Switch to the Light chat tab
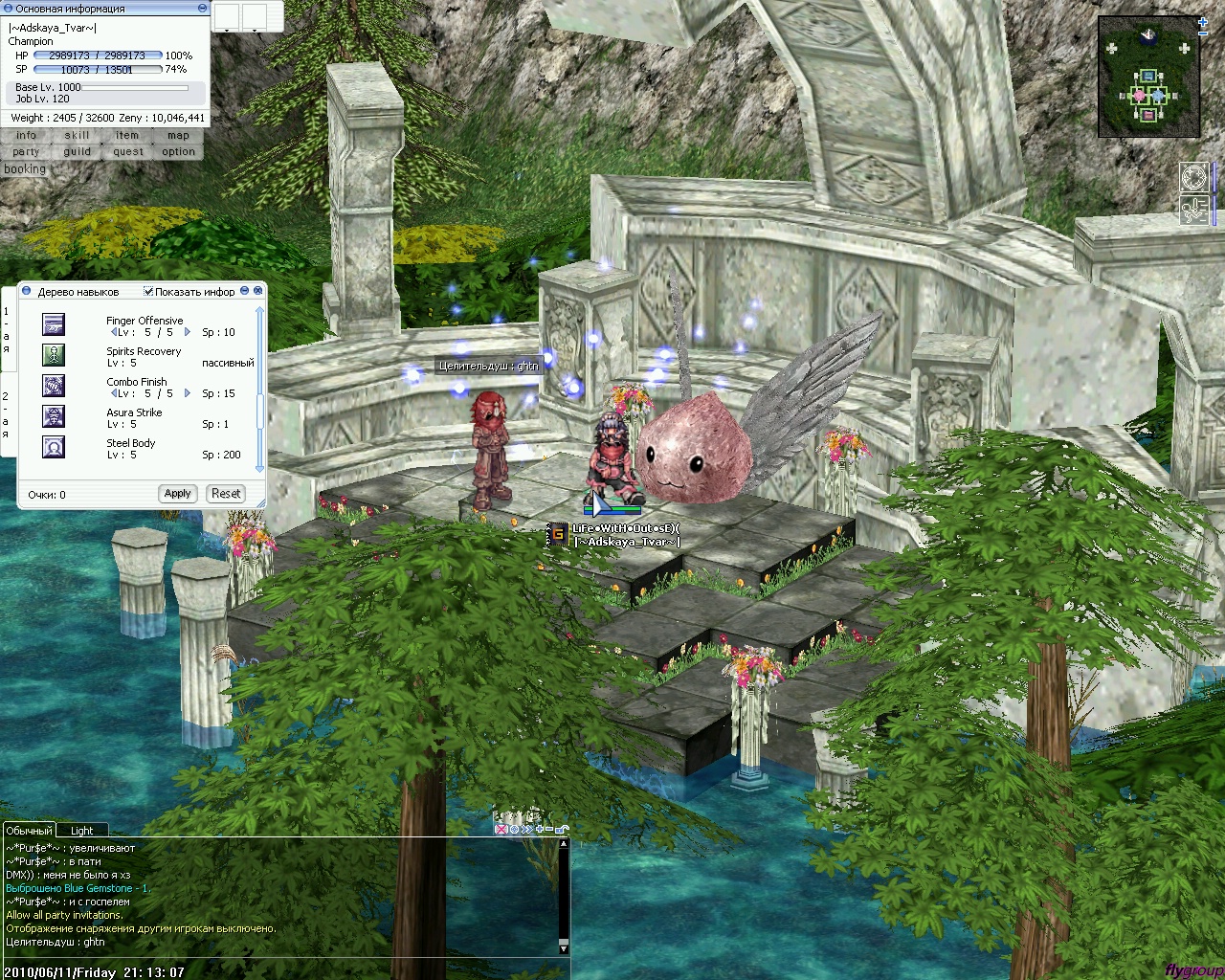Screen dimensions: 1225x980 81,831
